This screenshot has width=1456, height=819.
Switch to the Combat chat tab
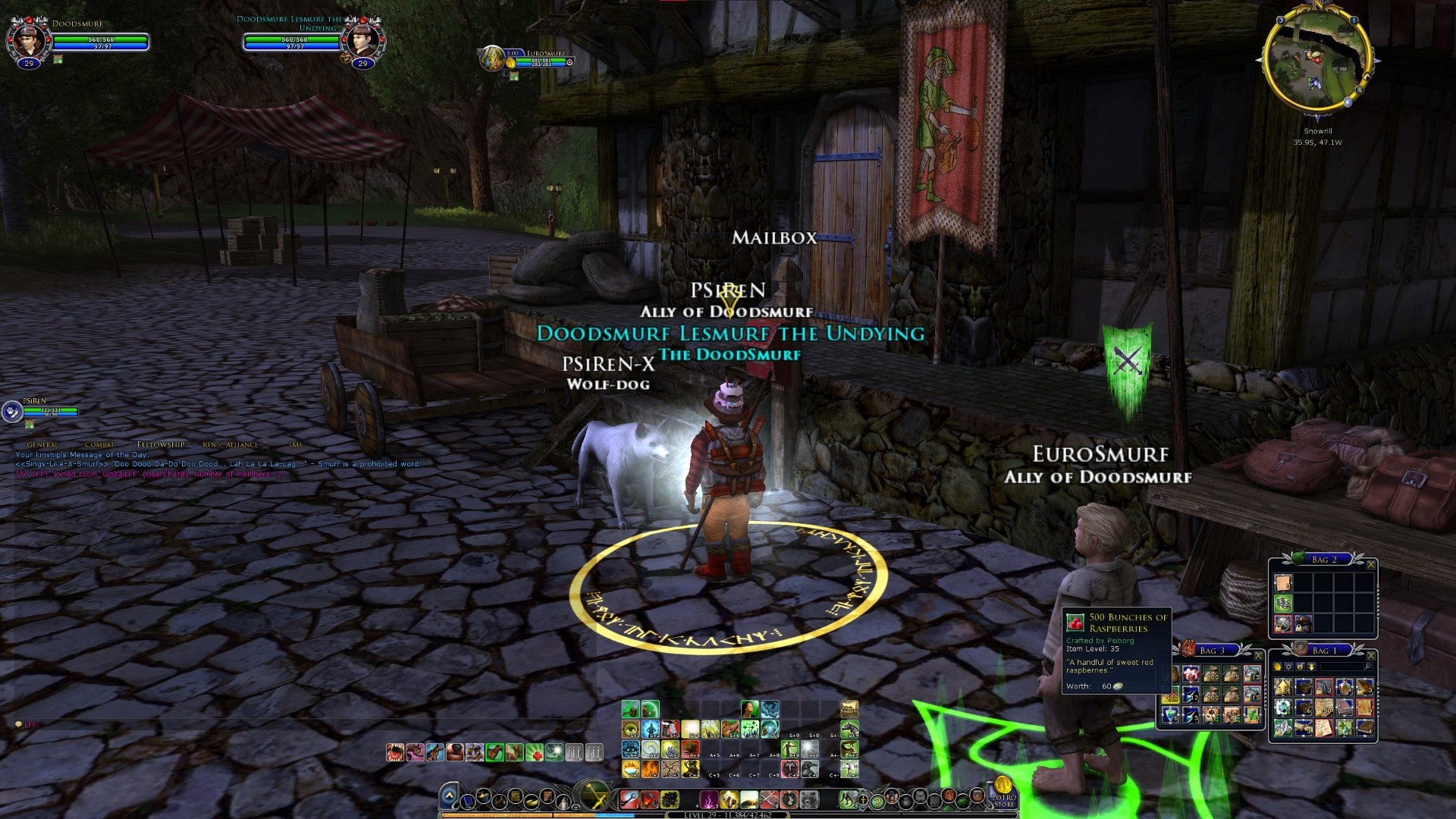[x=99, y=445]
